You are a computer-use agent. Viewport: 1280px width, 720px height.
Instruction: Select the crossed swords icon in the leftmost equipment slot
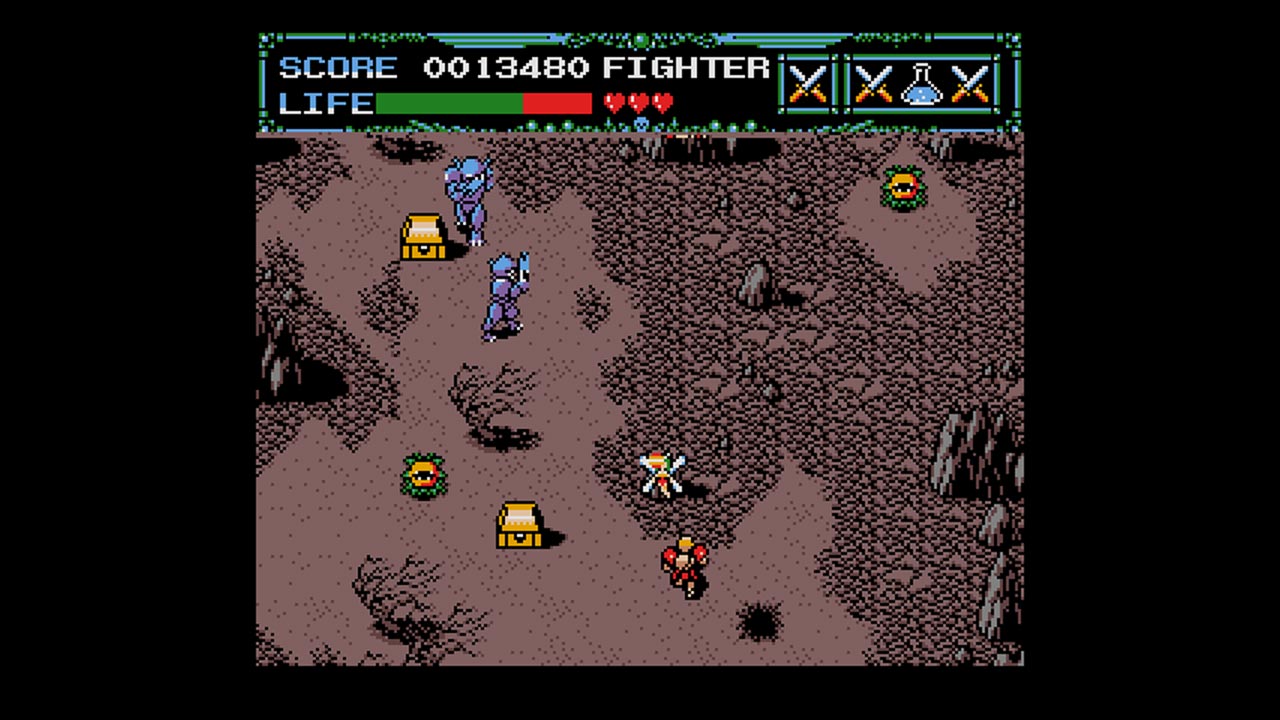(x=806, y=85)
